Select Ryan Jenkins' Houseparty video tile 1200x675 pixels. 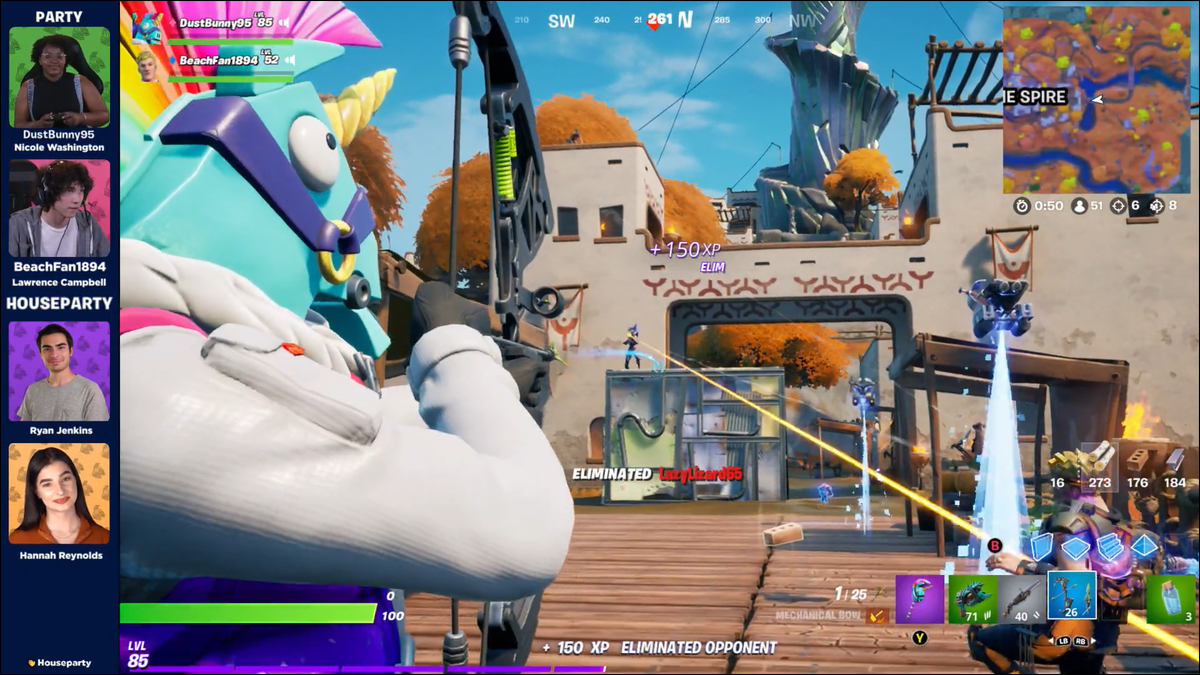(x=59, y=371)
